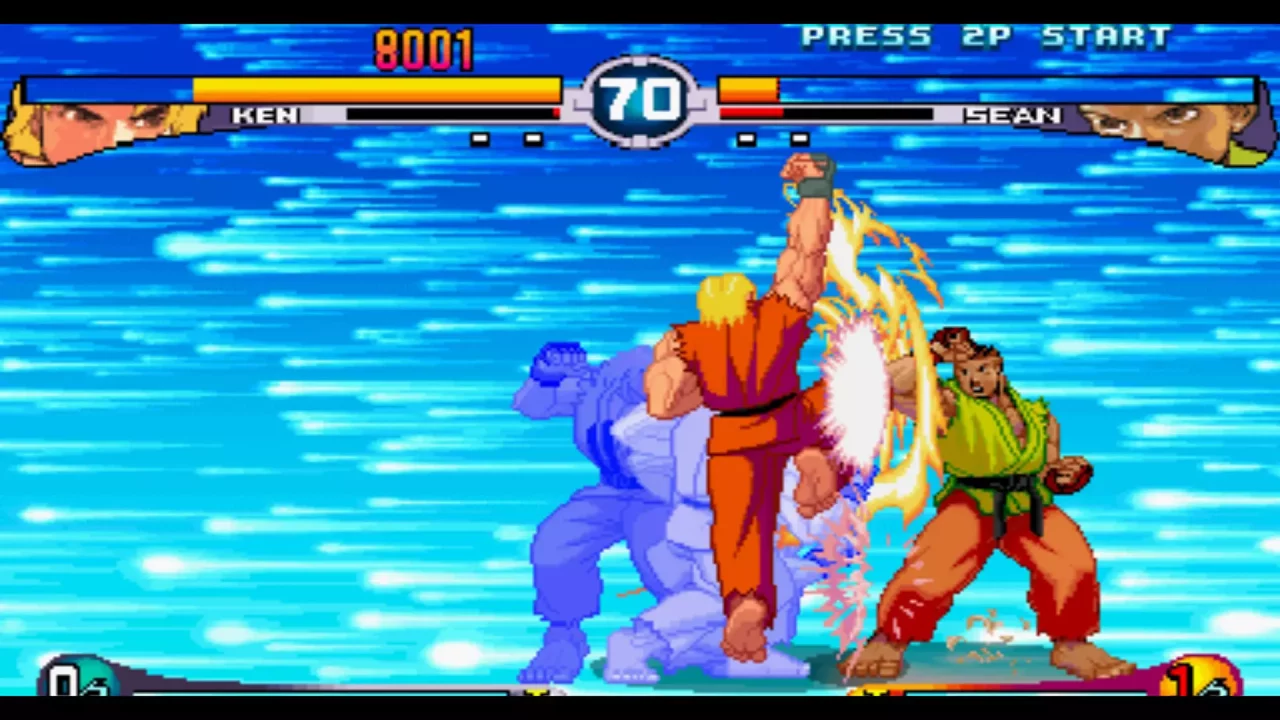This screenshot has height=720, width=1280.
Task: Select the KEN name label
Action: [x=265, y=115]
